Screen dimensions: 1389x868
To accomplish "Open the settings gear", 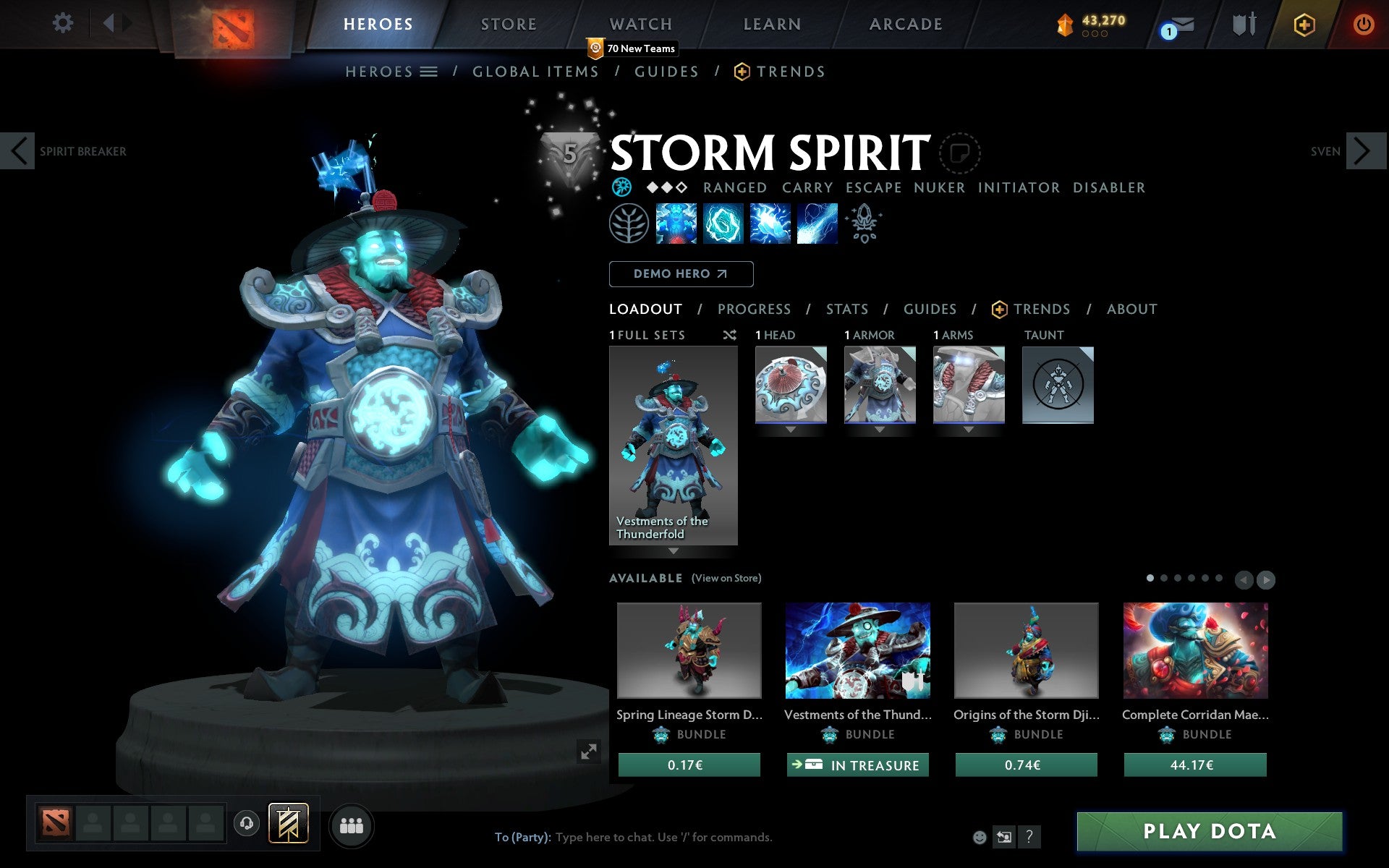I will click(x=64, y=24).
